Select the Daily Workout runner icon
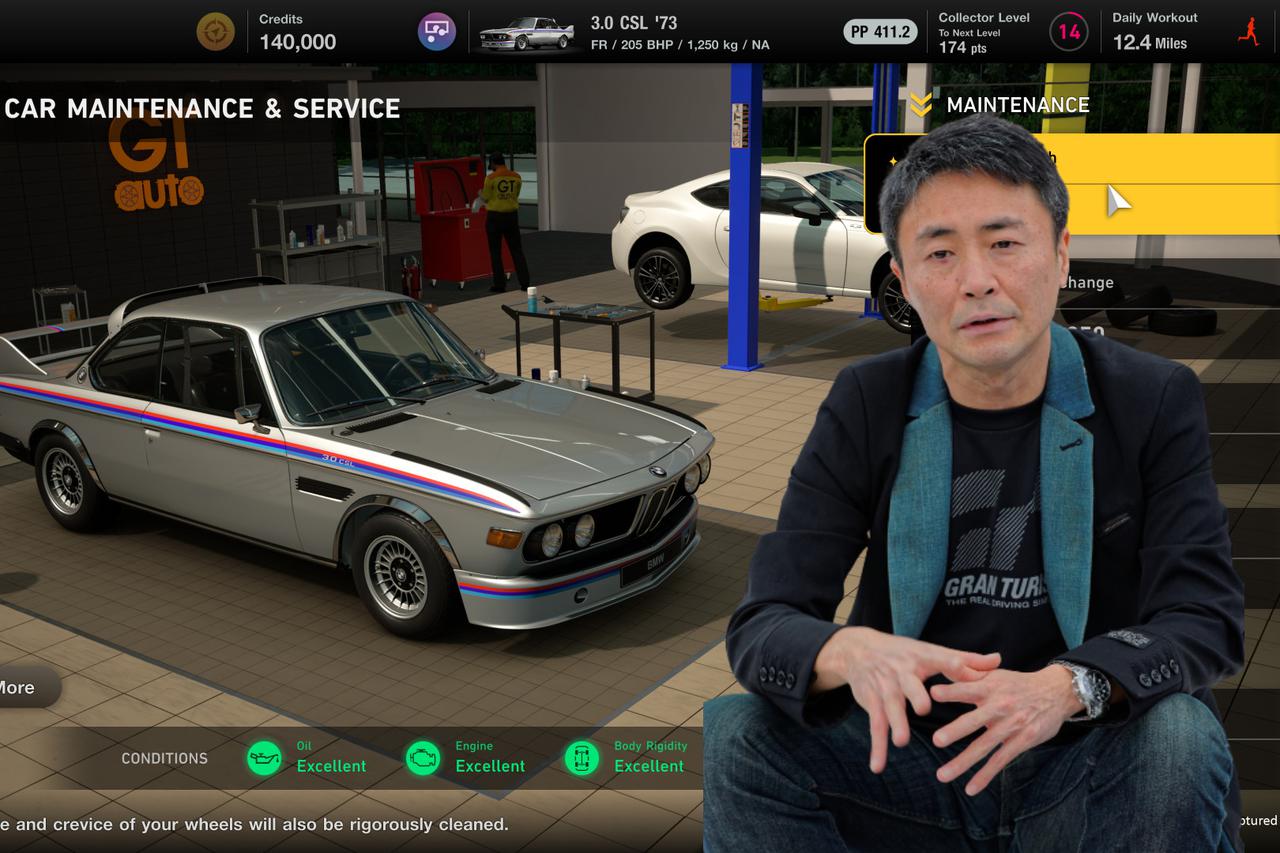The height and width of the screenshot is (853, 1280). tap(1248, 31)
